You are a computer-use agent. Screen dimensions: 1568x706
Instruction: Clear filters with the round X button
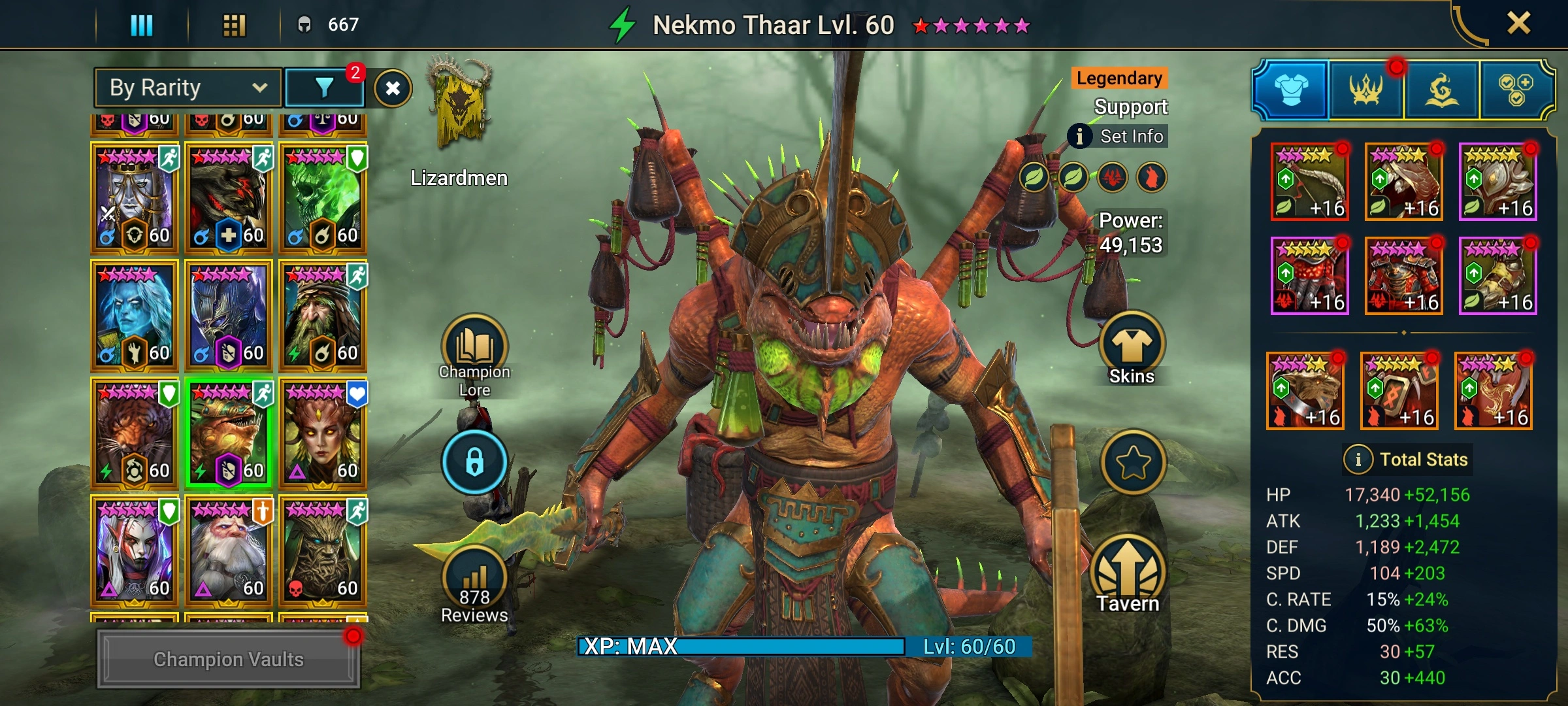(393, 88)
